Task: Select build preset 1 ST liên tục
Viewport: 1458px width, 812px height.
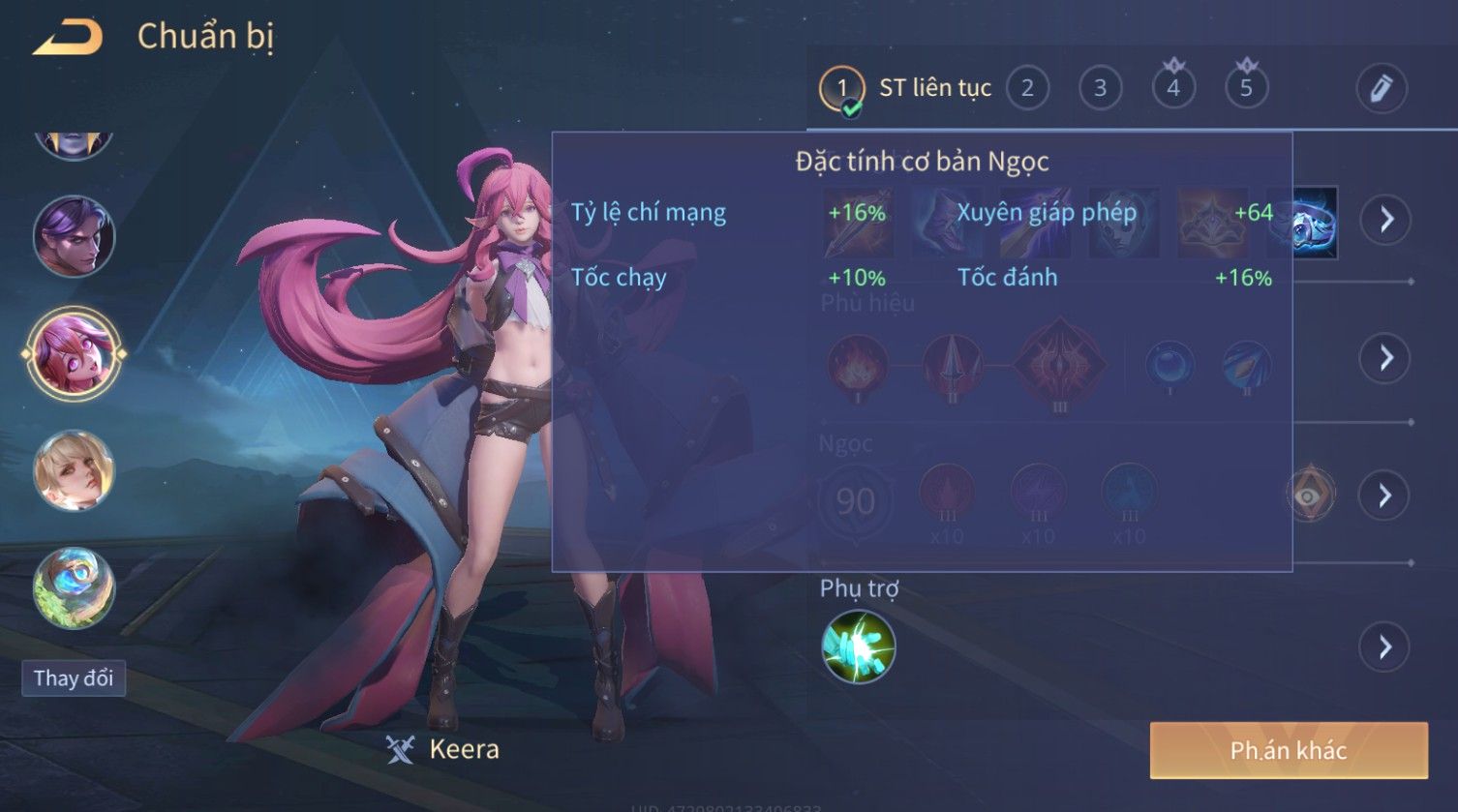Action: pos(841,89)
